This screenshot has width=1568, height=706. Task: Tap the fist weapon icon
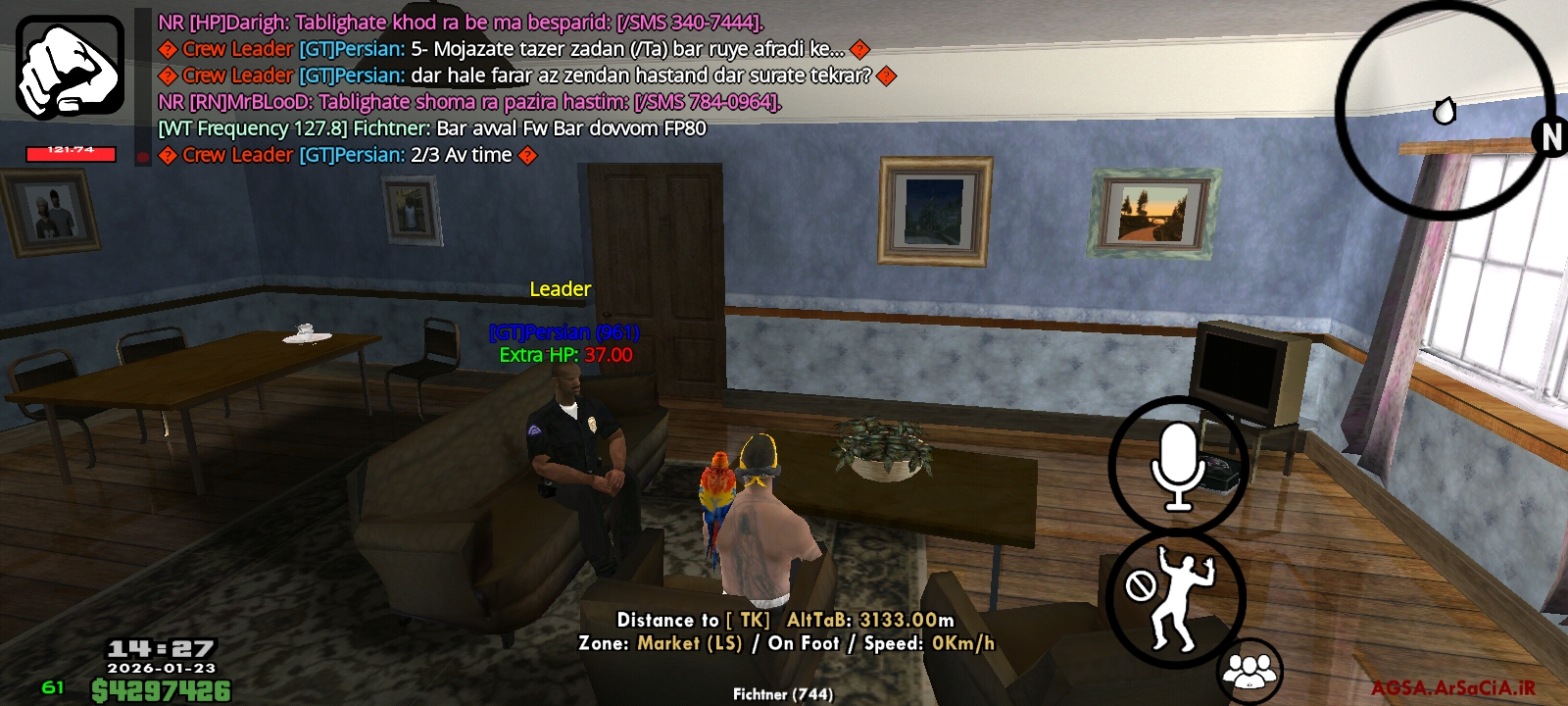click(x=70, y=67)
